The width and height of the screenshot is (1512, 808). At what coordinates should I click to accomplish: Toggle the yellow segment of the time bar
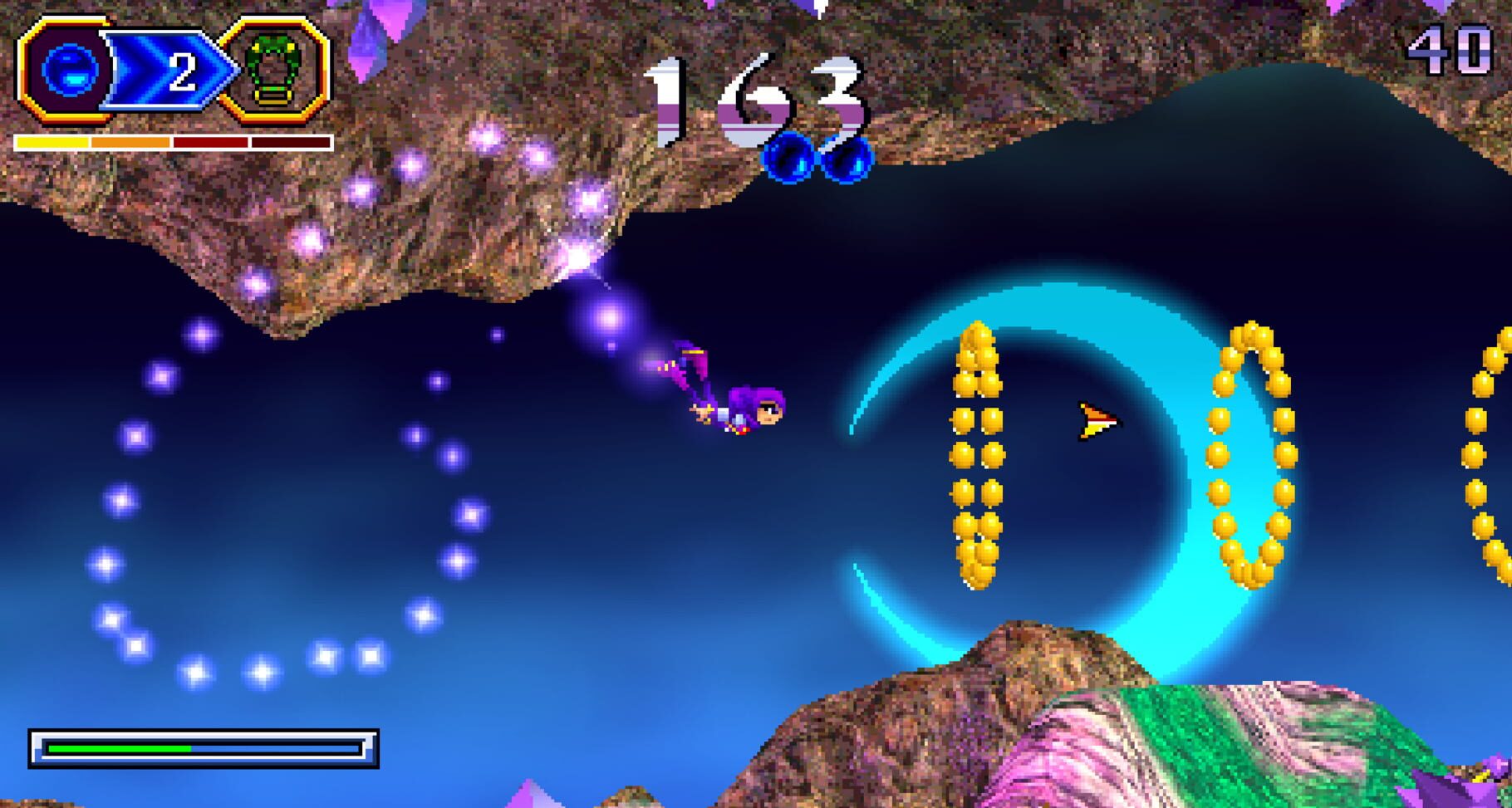tap(53, 141)
